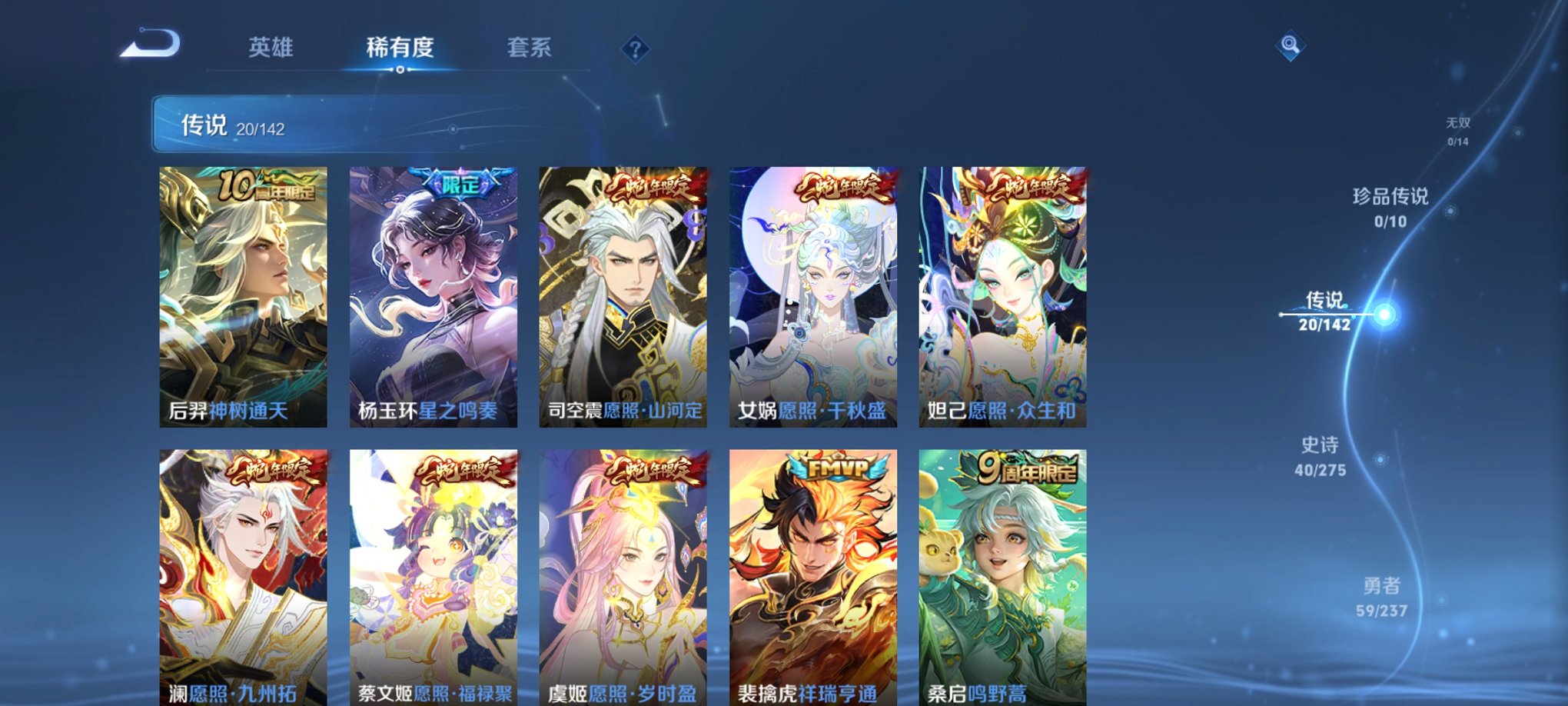Switch to the 英雄 tab

pos(274,48)
